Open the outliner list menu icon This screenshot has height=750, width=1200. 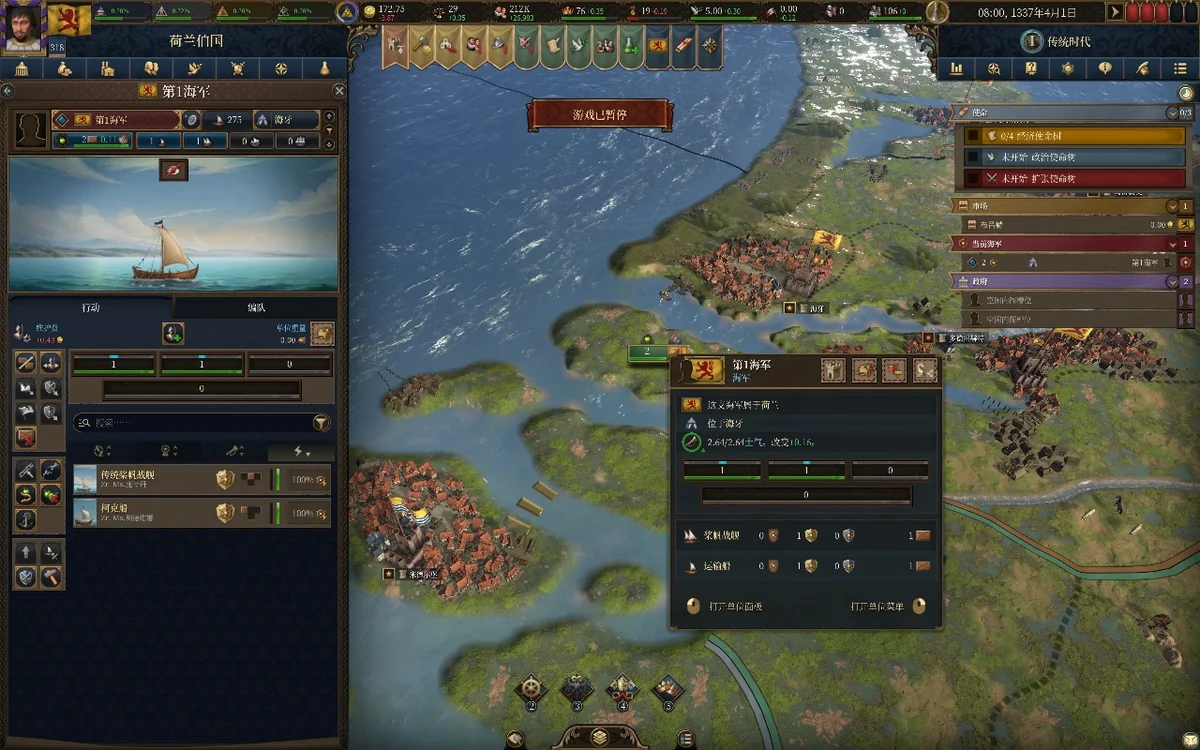click(x=1181, y=69)
